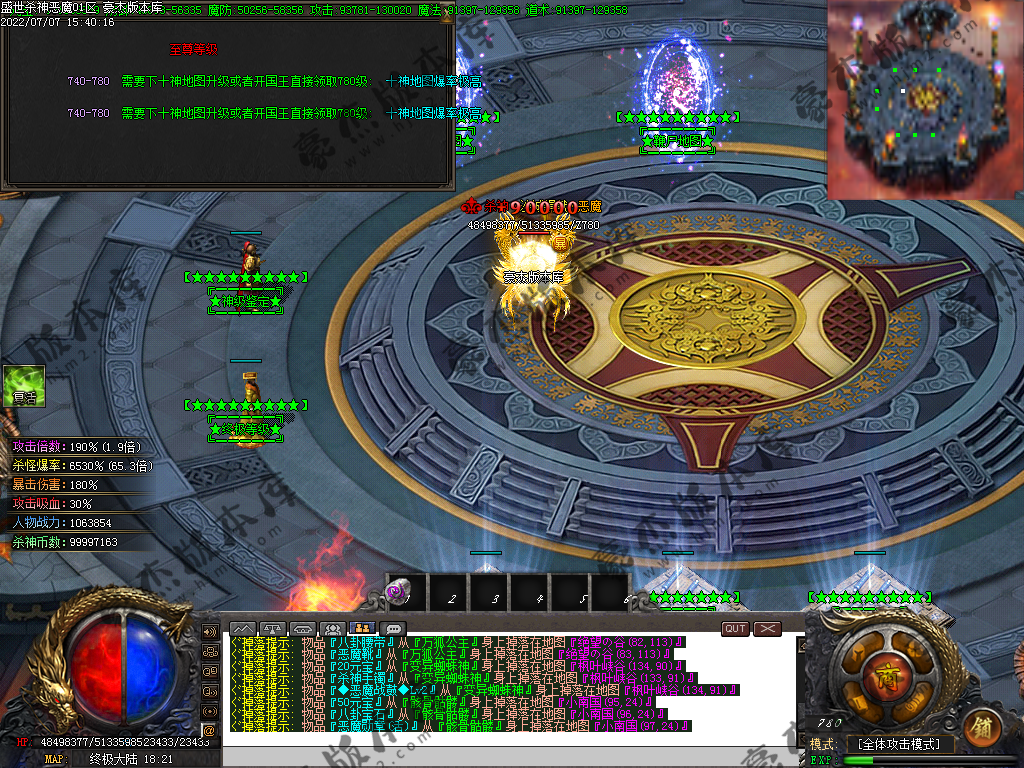Select the balance scales tab above chat
The image size is (1024, 768).
(273, 628)
